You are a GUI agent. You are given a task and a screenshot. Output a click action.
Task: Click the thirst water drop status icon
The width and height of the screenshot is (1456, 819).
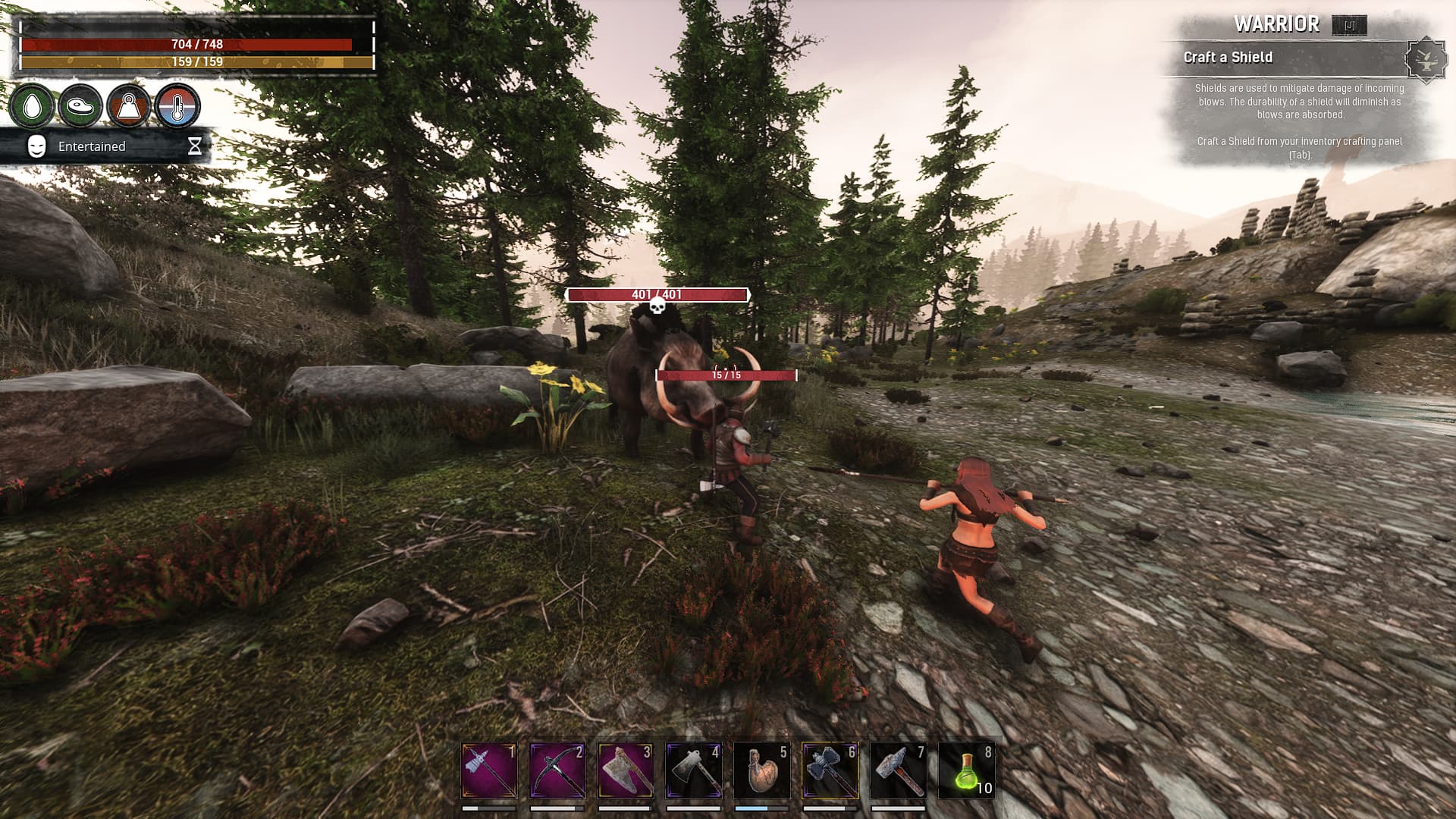[32, 106]
